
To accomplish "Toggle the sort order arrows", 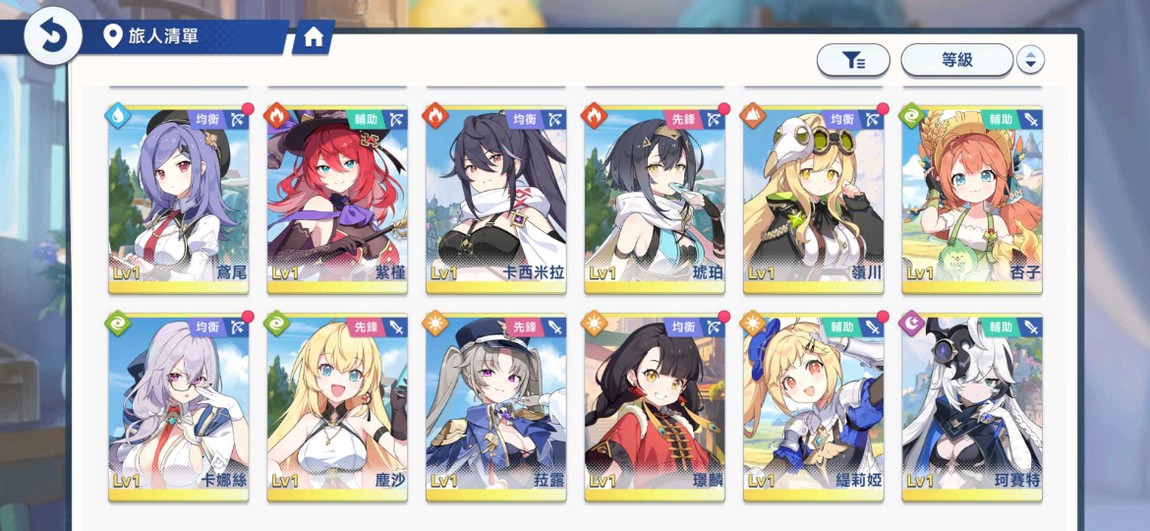I will pos(1030,60).
